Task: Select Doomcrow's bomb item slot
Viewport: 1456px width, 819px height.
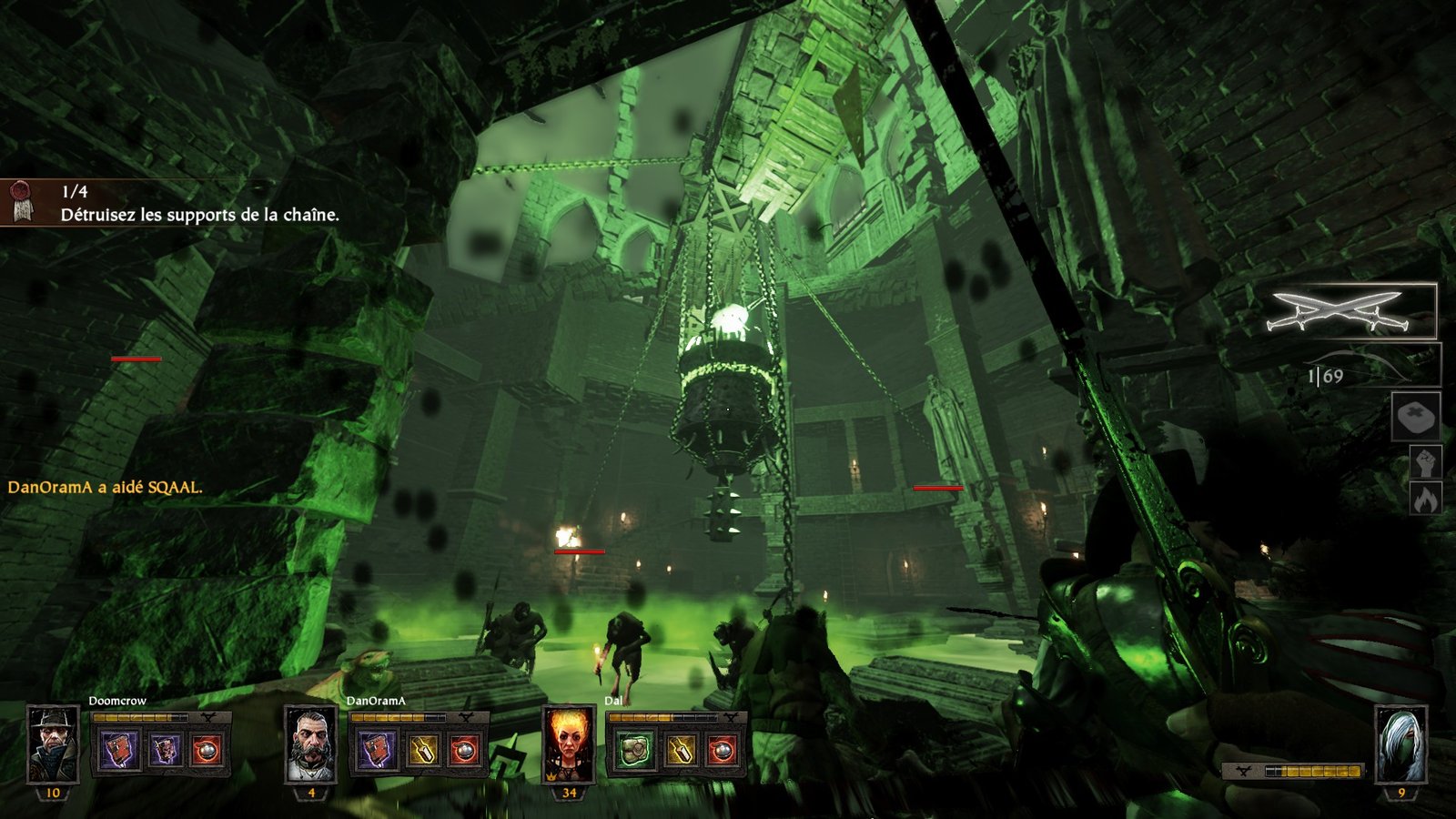Action: (x=207, y=751)
